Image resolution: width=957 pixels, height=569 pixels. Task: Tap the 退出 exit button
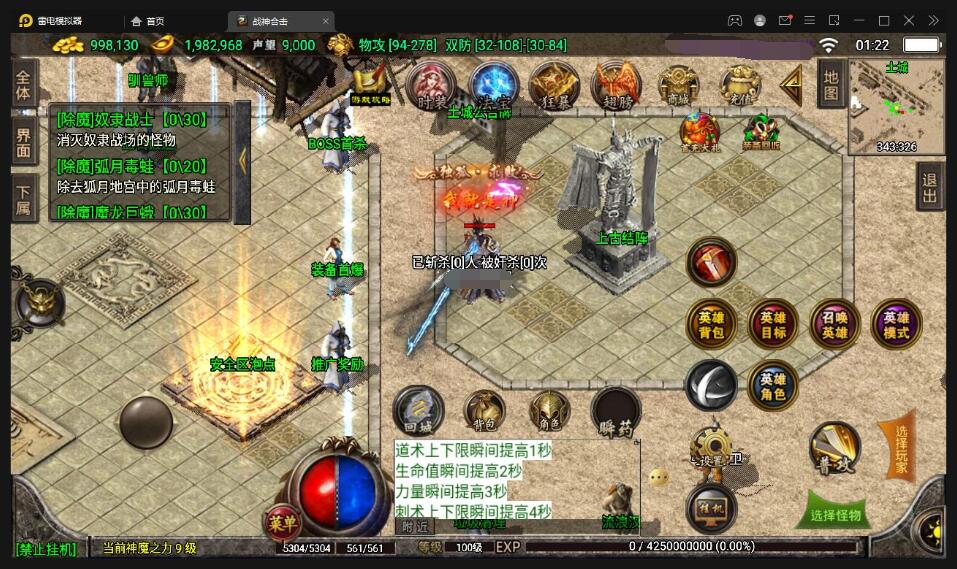coord(930,186)
